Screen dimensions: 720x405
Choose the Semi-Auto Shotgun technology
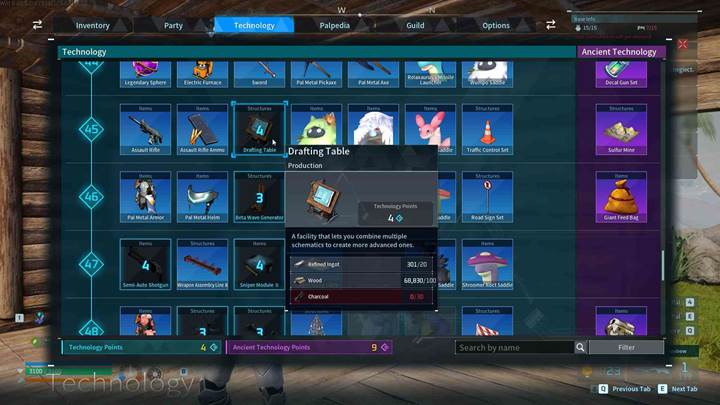point(146,264)
